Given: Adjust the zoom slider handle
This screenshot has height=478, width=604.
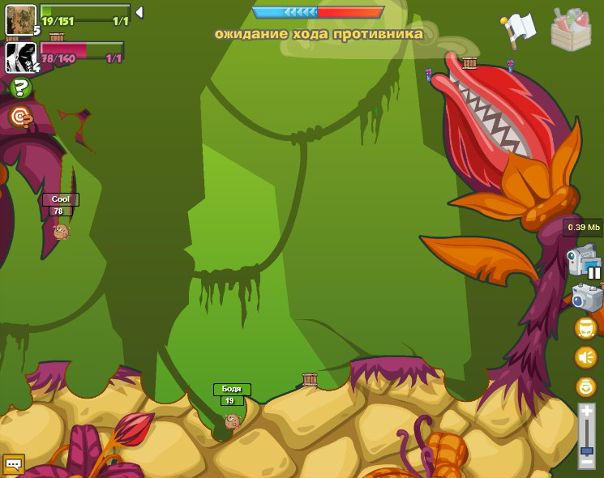Looking at the screenshot, I should [x=587, y=450].
